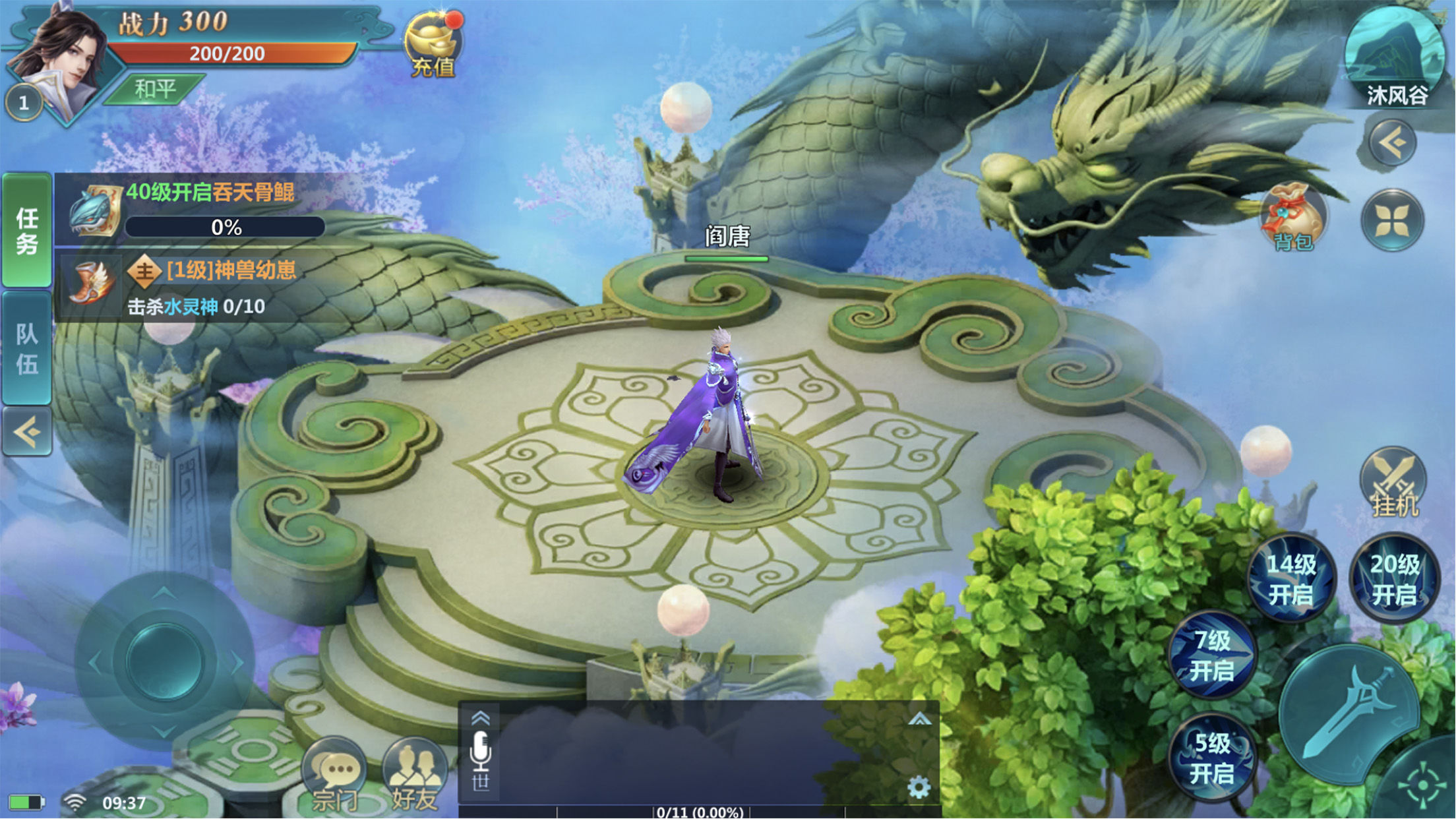Open chat settings with the gear icon

tap(919, 787)
